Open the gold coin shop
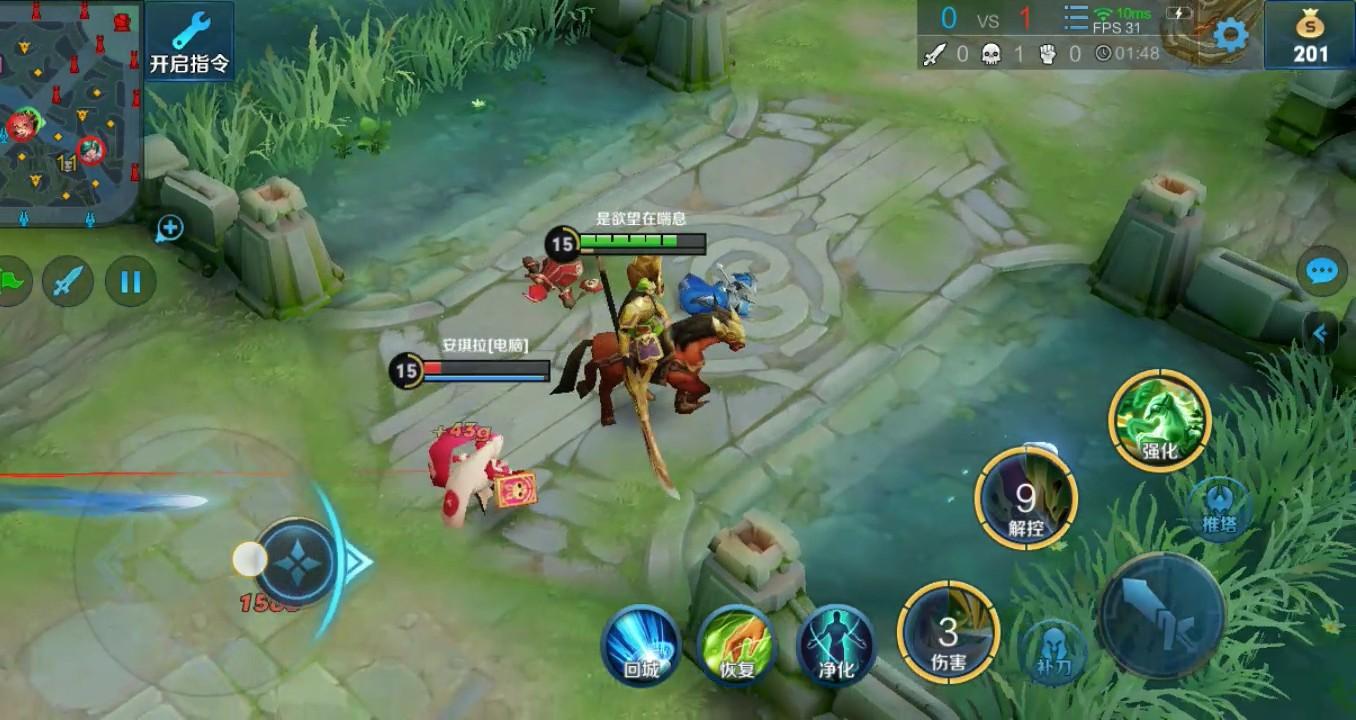 point(1310,36)
